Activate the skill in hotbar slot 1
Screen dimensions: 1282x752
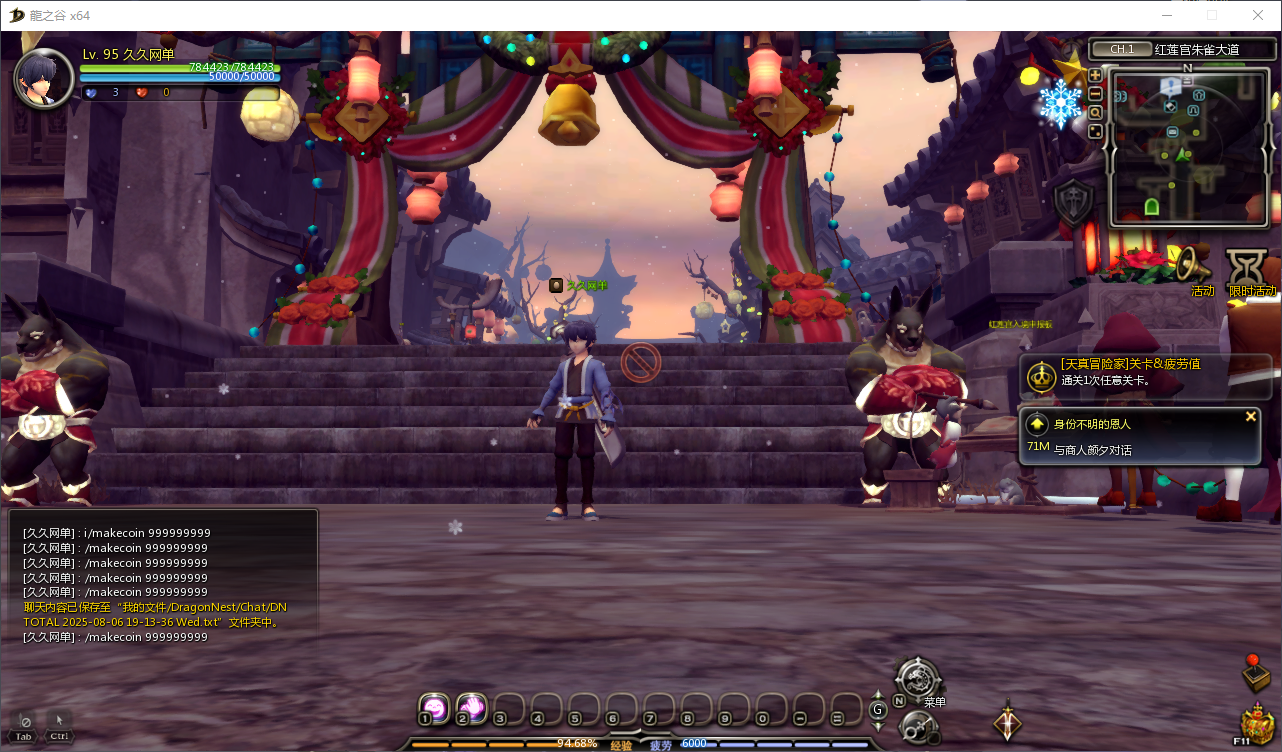[433, 708]
